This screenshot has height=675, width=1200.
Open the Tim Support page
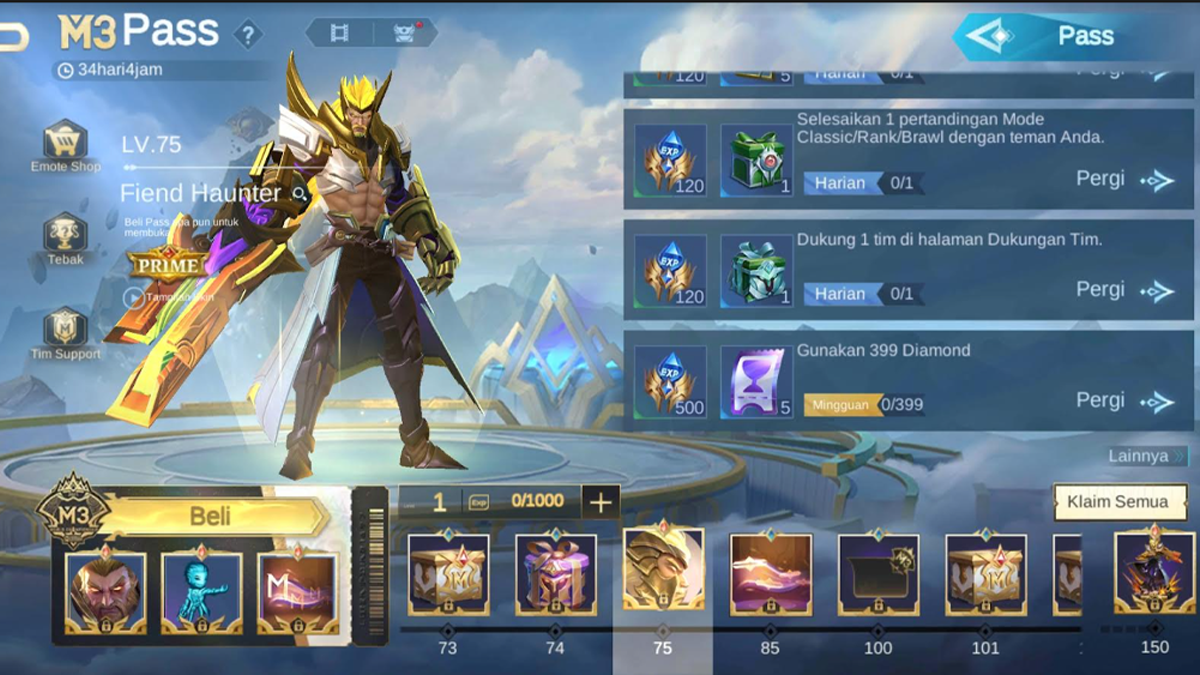tap(65, 330)
